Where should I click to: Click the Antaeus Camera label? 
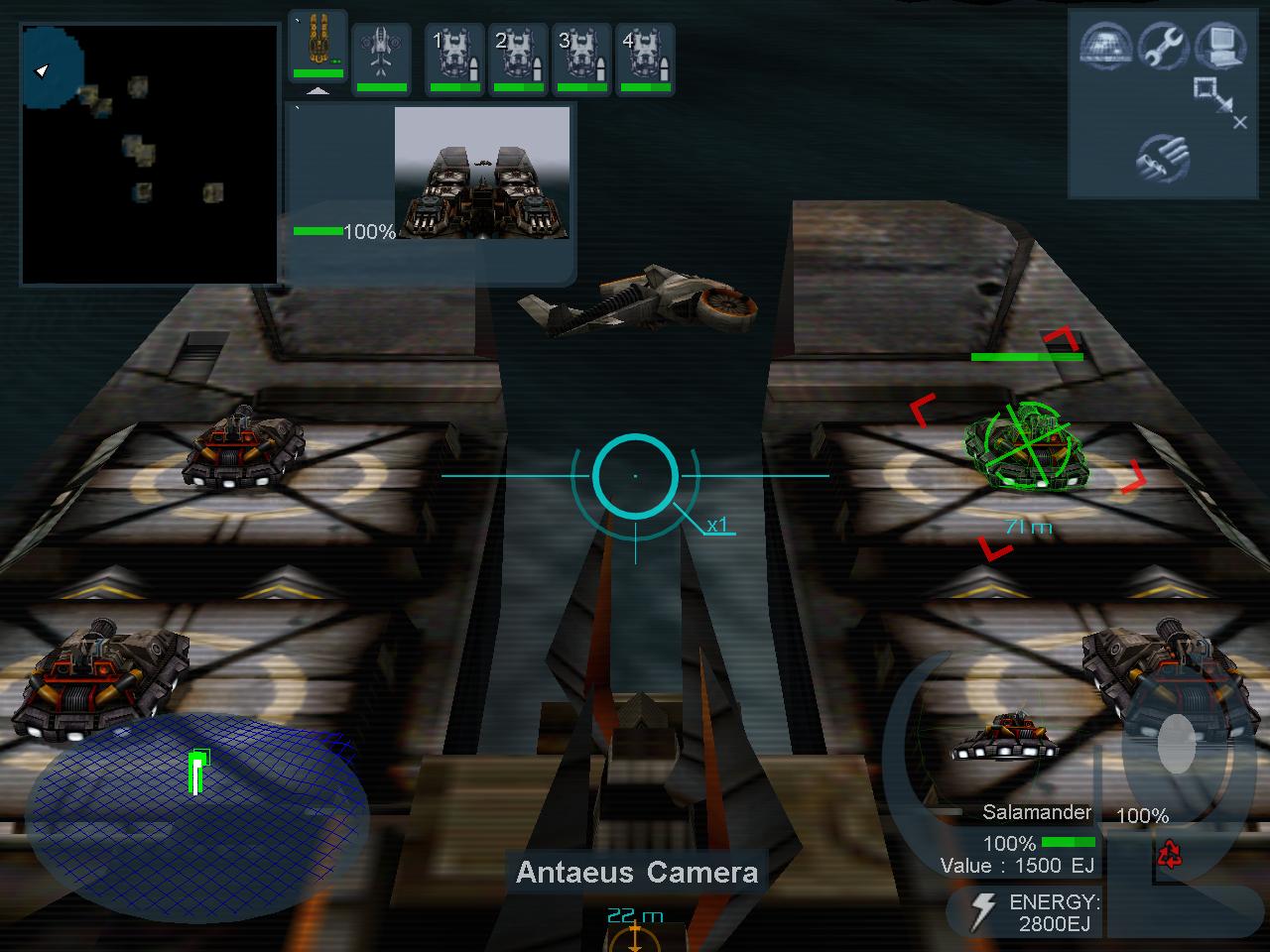tap(636, 873)
